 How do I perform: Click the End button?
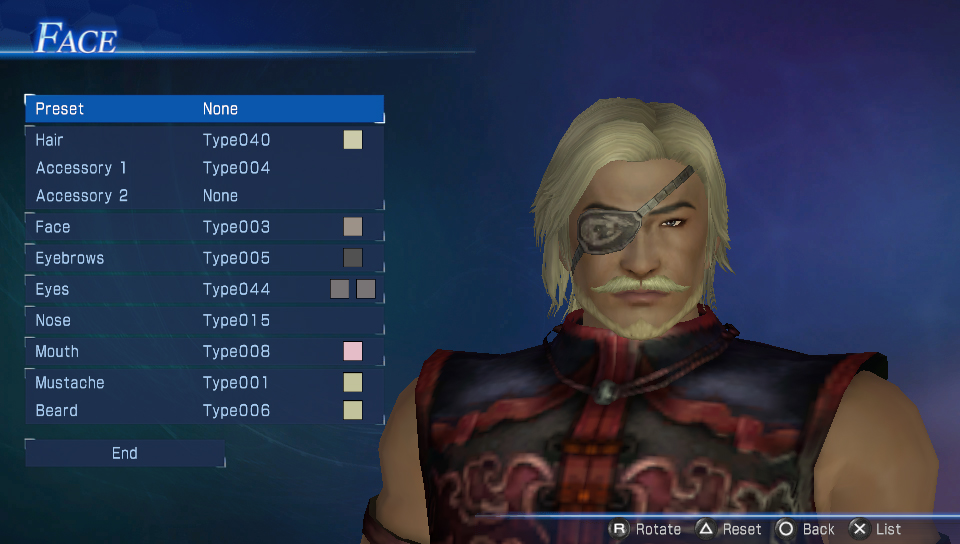(125, 454)
